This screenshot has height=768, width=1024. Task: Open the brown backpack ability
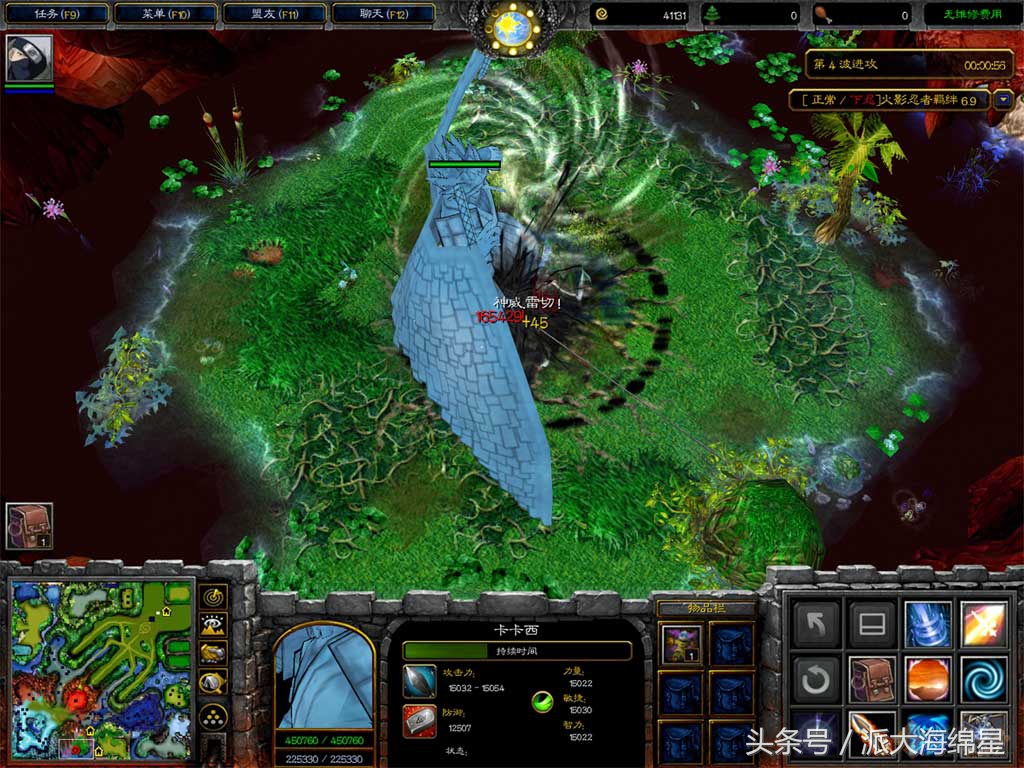(x=871, y=680)
